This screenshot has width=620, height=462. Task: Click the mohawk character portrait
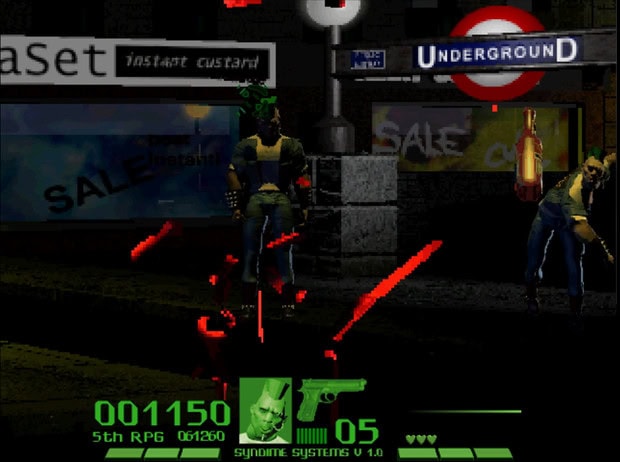pos(265,412)
